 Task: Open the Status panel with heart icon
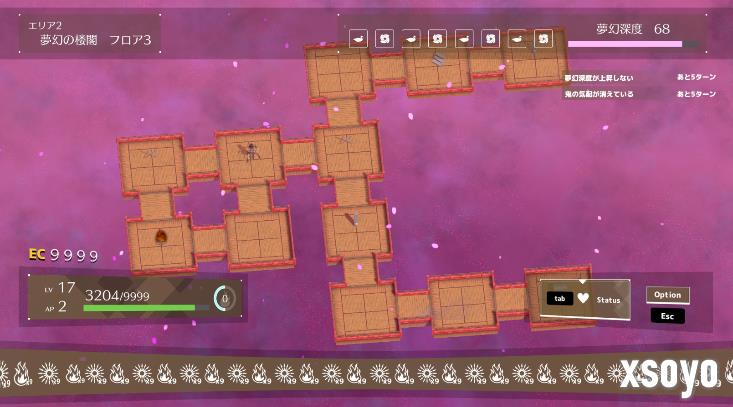585,299
